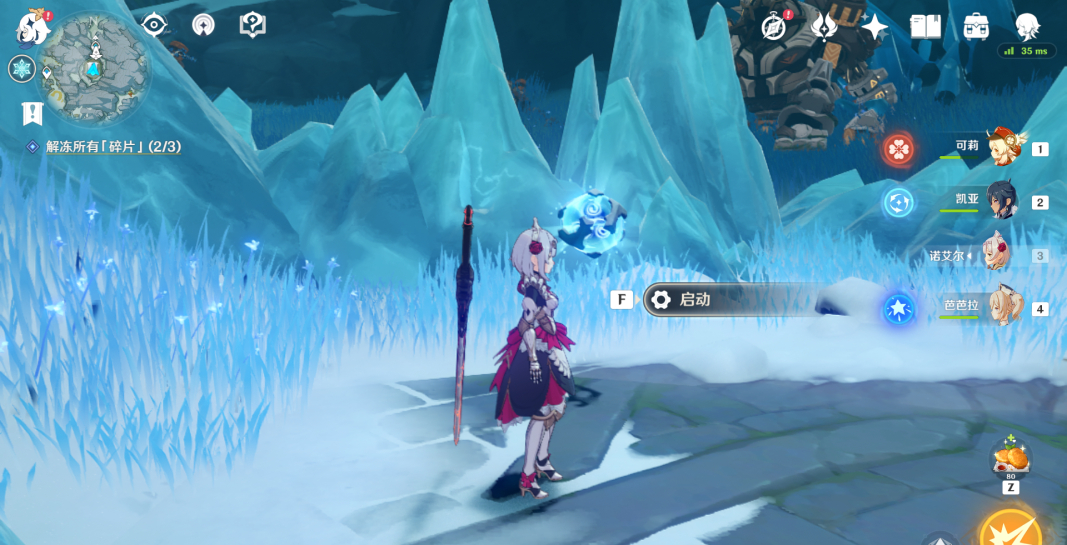Open the backpack inventory
Image resolution: width=1067 pixels, height=545 pixels.
point(976,27)
